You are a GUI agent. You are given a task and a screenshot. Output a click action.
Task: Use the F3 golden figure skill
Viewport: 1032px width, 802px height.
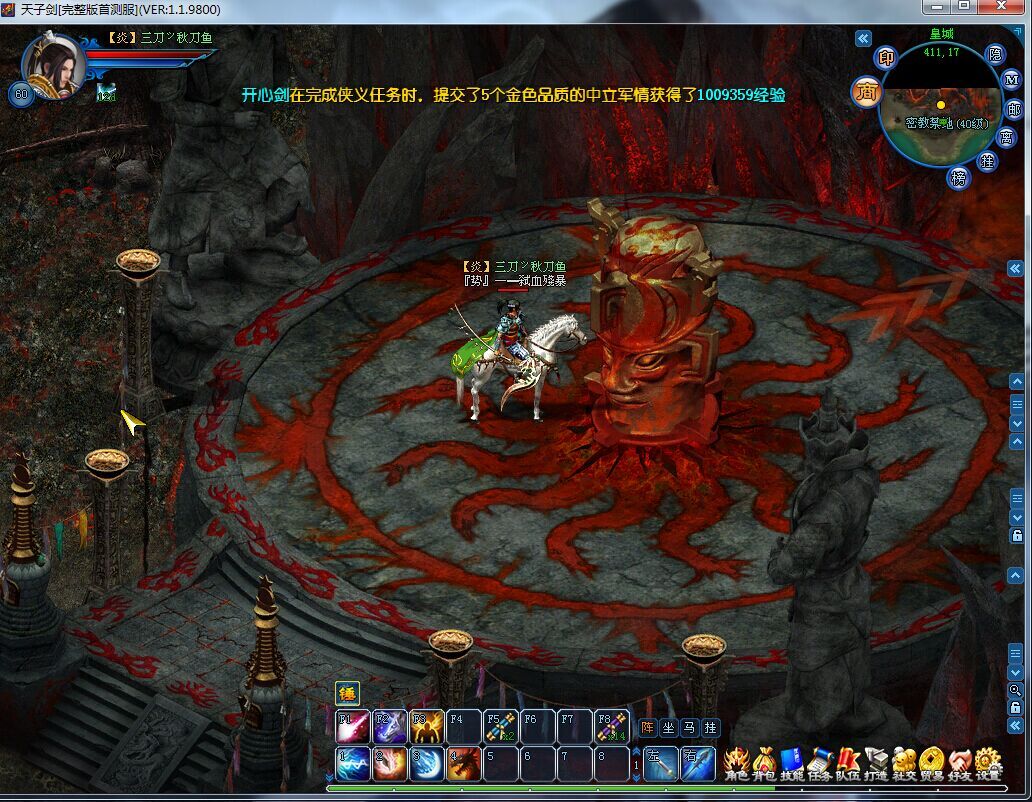pyautogui.click(x=425, y=726)
